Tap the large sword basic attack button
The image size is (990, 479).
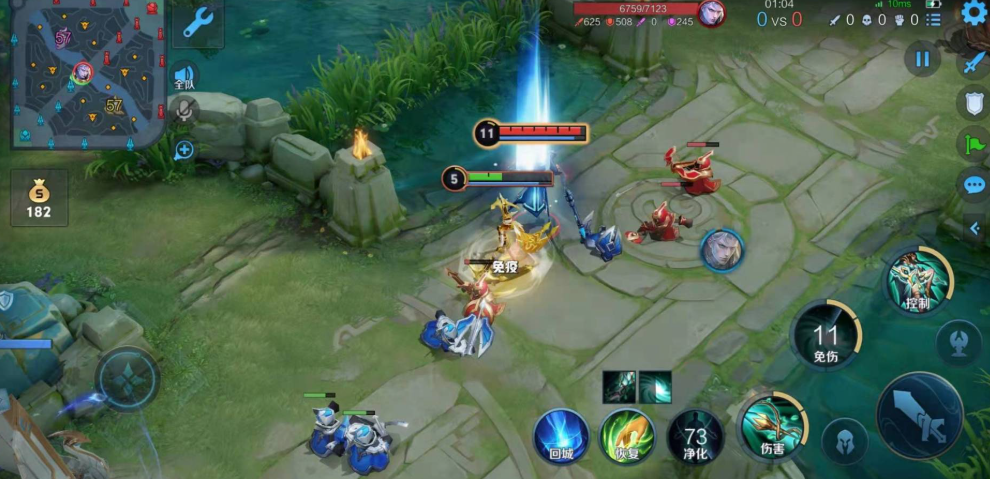pos(919,416)
